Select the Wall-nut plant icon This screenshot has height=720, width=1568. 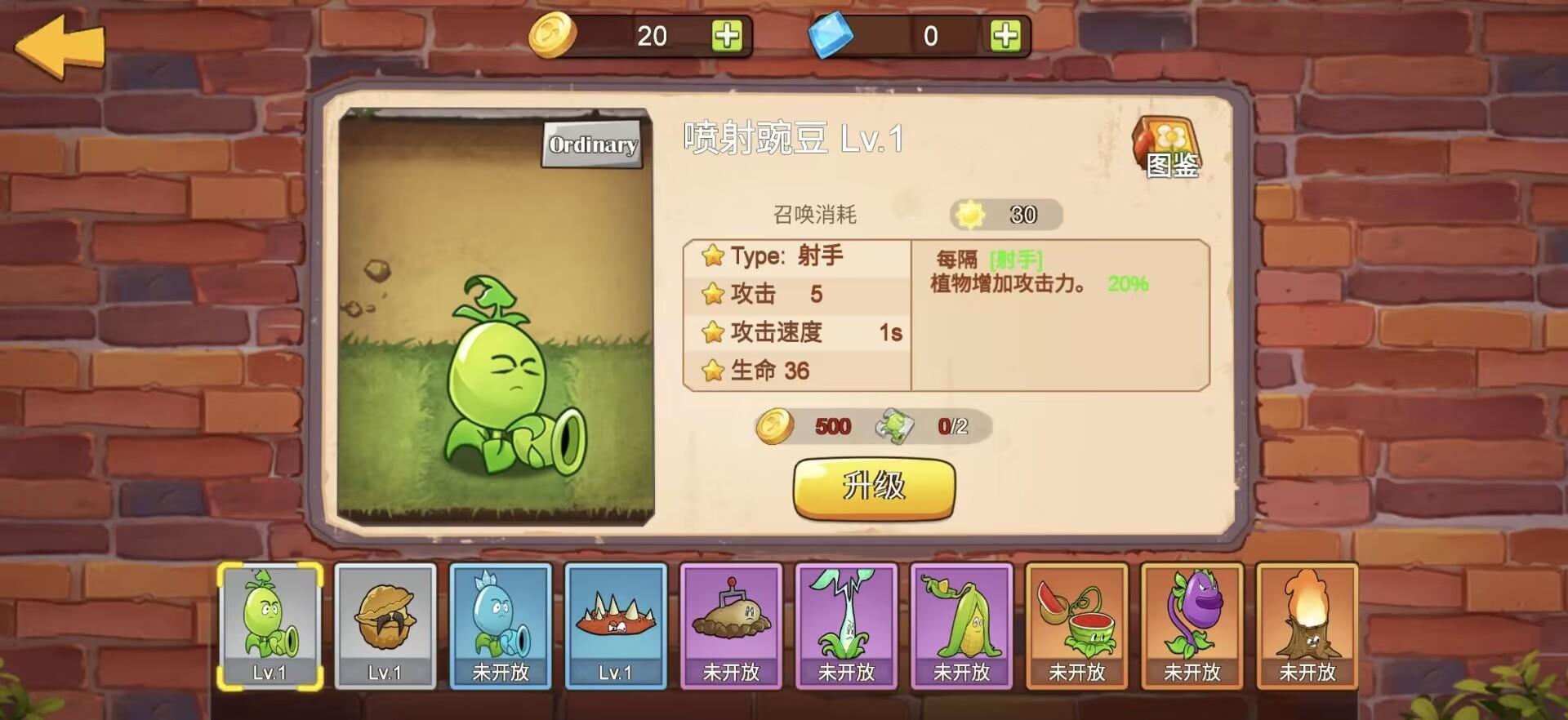point(385,624)
